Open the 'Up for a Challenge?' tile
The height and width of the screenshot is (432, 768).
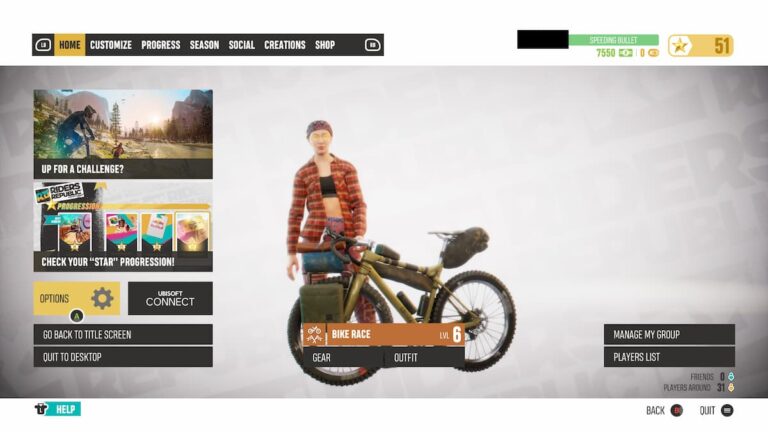pyautogui.click(x=123, y=134)
